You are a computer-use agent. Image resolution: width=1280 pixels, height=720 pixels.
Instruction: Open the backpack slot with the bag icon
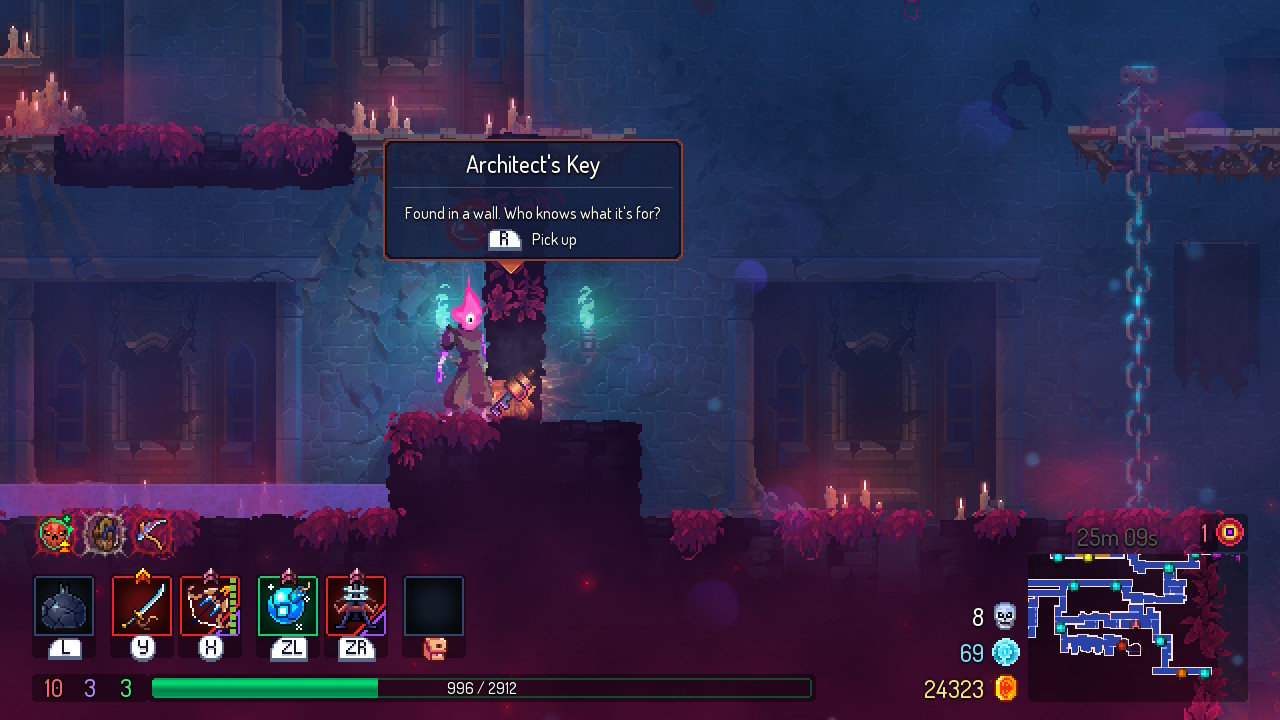click(434, 608)
